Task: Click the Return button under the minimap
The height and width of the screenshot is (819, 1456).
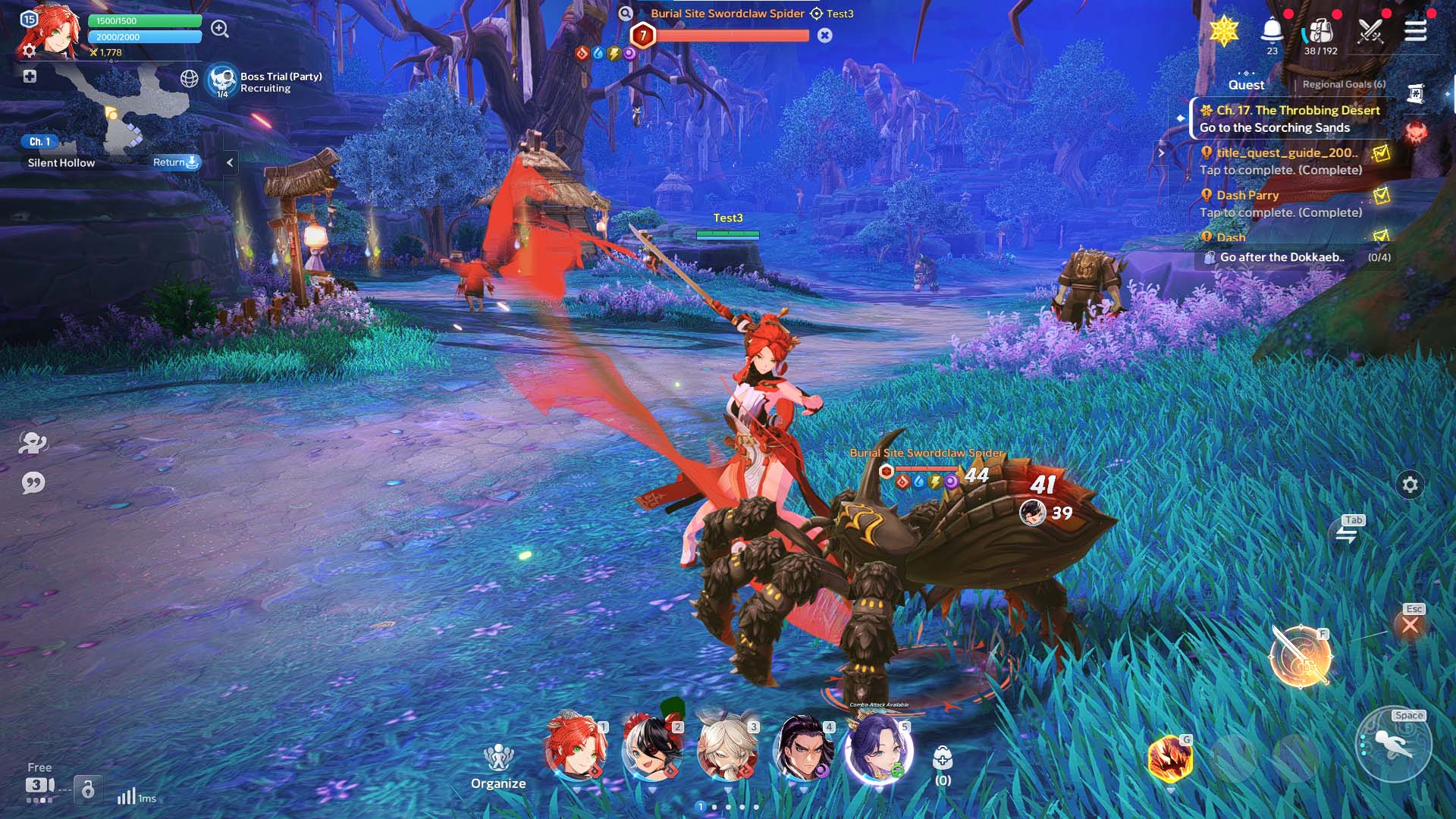Action: point(175,162)
